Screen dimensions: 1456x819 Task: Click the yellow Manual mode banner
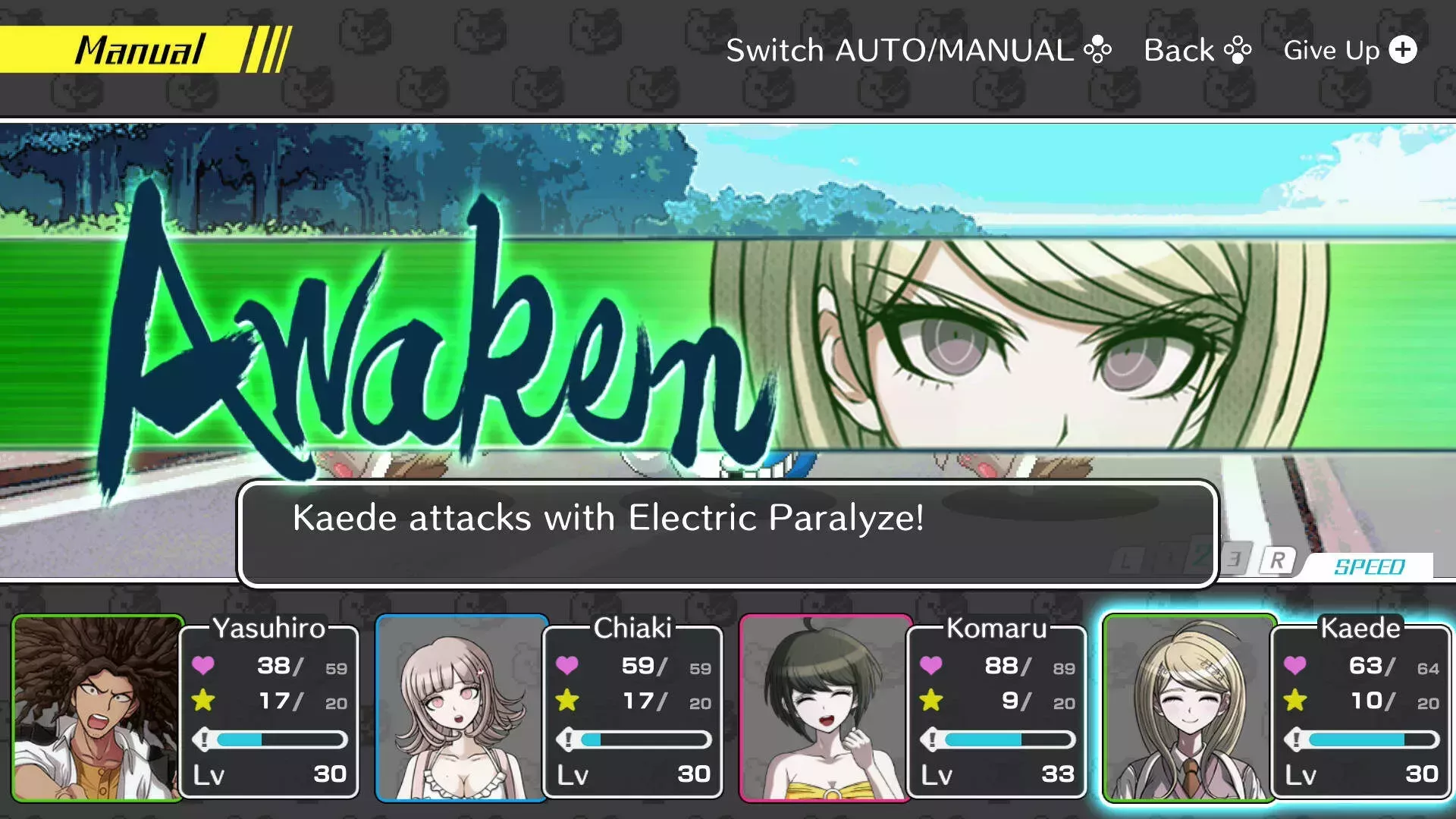tap(140, 50)
